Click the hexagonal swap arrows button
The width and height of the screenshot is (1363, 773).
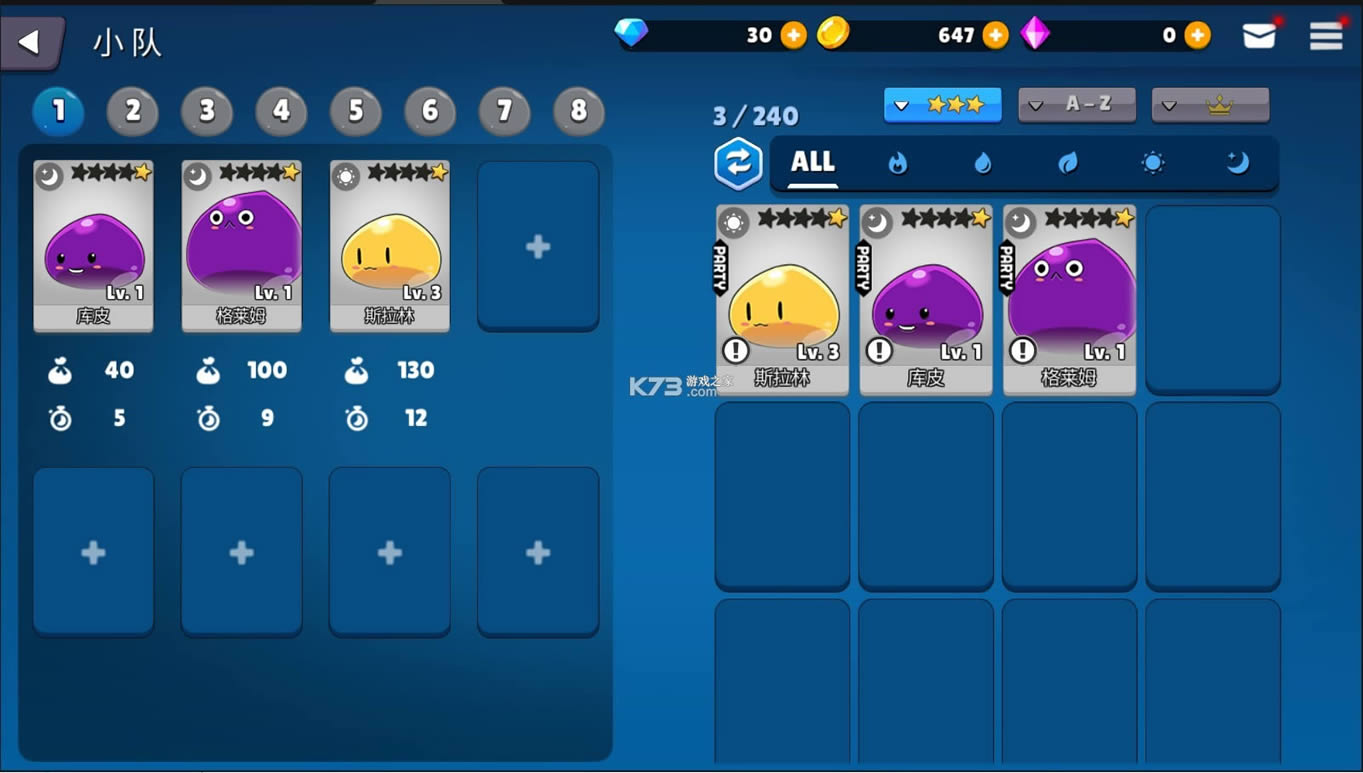[739, 163]
